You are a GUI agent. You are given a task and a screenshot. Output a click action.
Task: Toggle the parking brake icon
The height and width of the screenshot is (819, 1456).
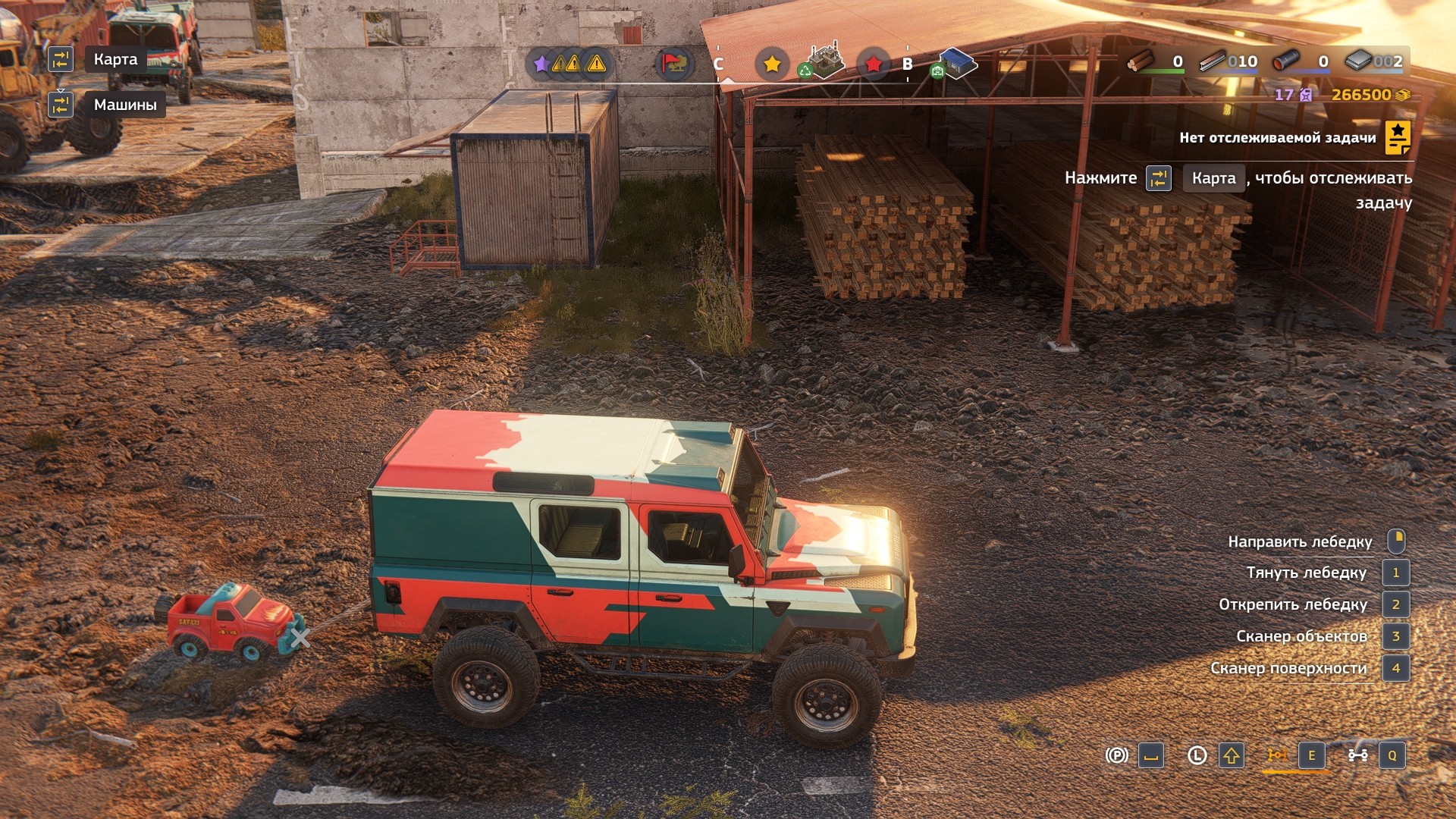point(1116,755)
